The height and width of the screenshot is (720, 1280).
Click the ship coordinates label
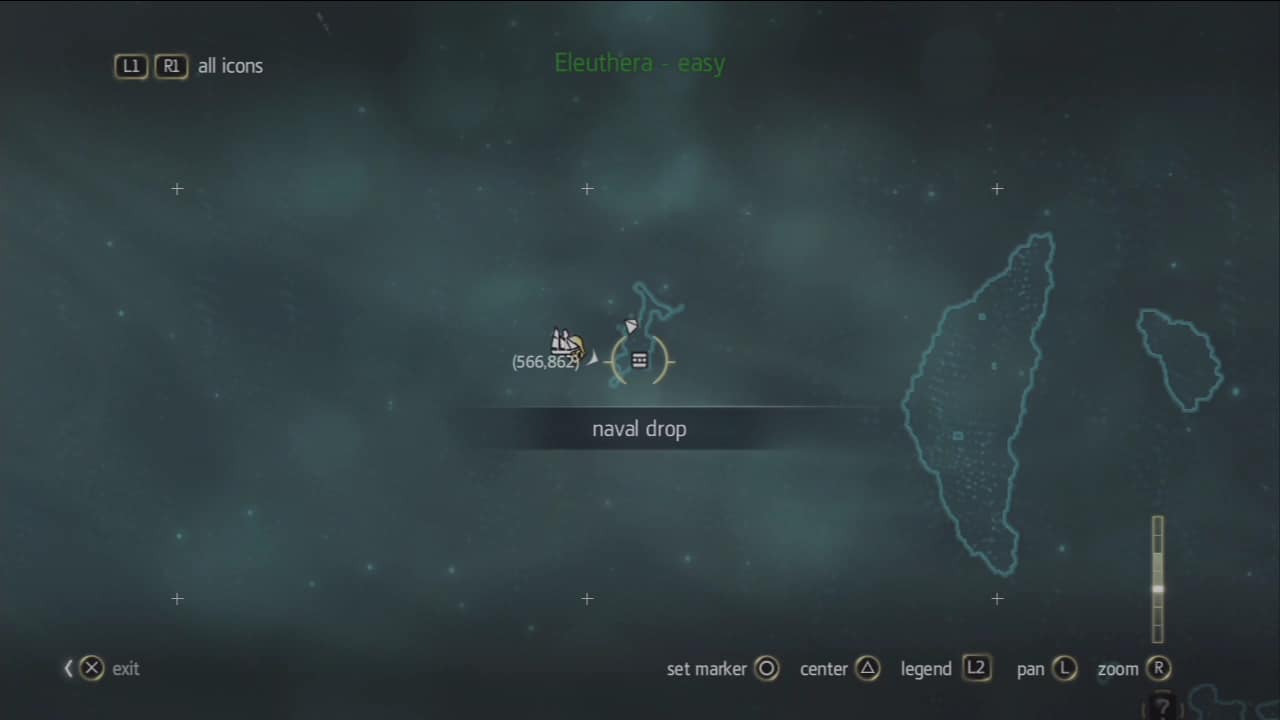(546, 362)
